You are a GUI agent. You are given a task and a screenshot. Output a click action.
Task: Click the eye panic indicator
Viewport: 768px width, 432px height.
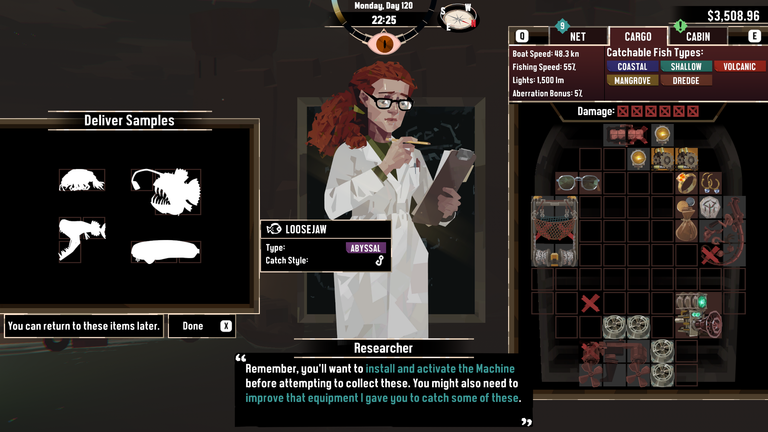point(384,43)
